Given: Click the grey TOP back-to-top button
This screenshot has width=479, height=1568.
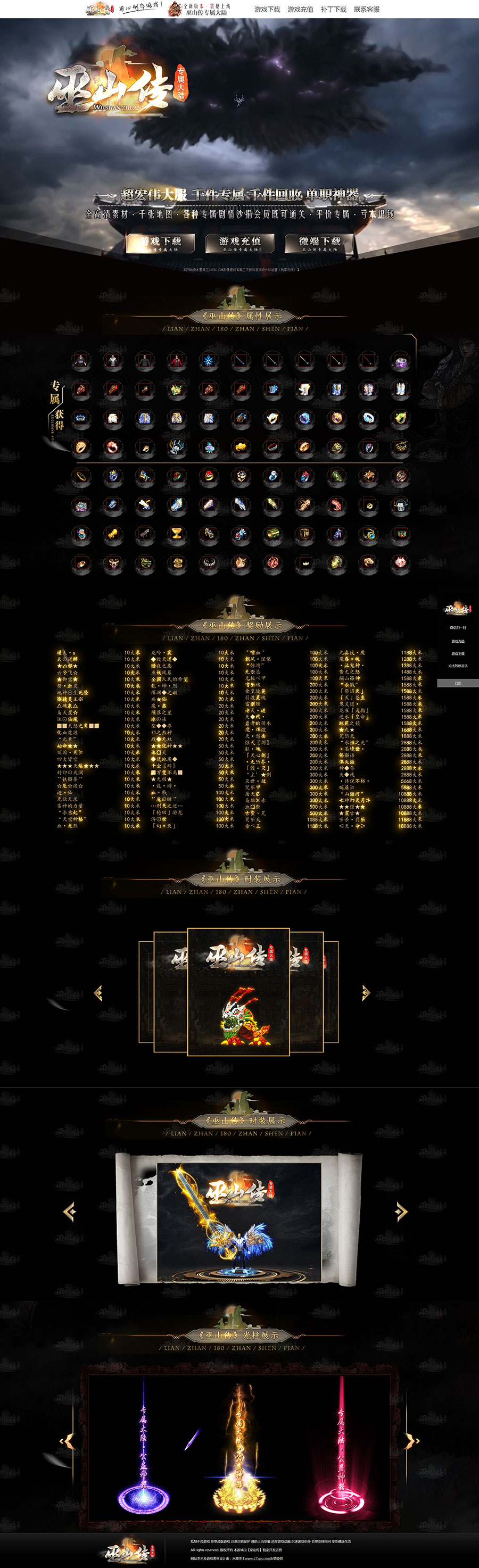Looking at the screenshot, I should [x=458, y=683].
